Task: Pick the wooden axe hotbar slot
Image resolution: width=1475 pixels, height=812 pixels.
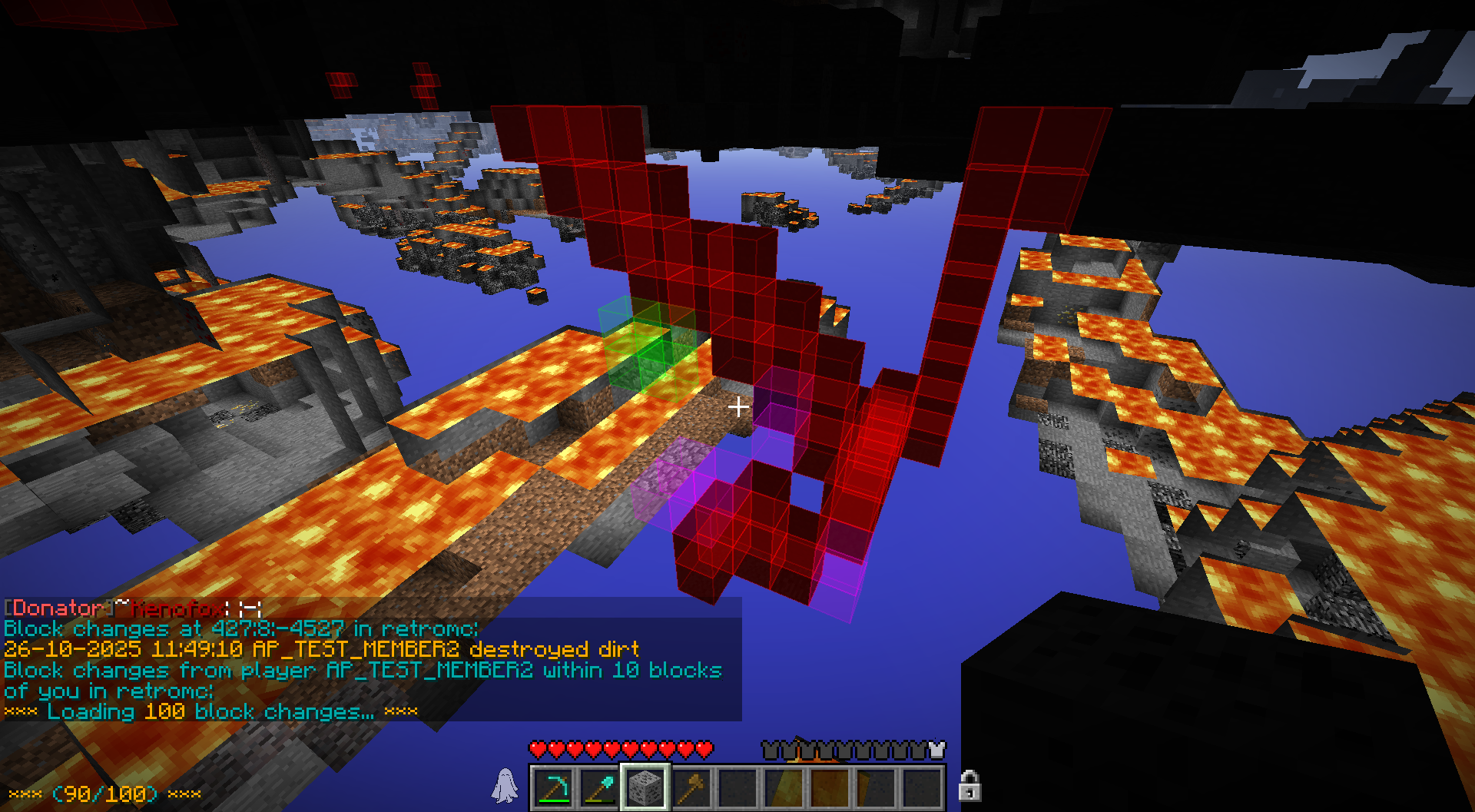Action: coord(691,787)
